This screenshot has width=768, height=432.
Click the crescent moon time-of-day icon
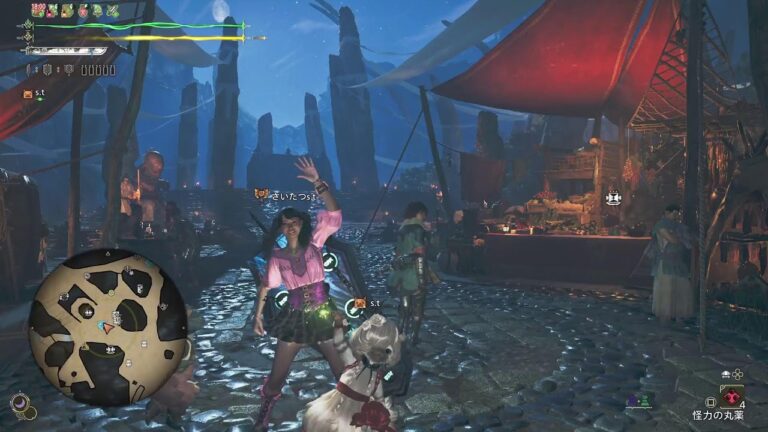tap(19, 404)
